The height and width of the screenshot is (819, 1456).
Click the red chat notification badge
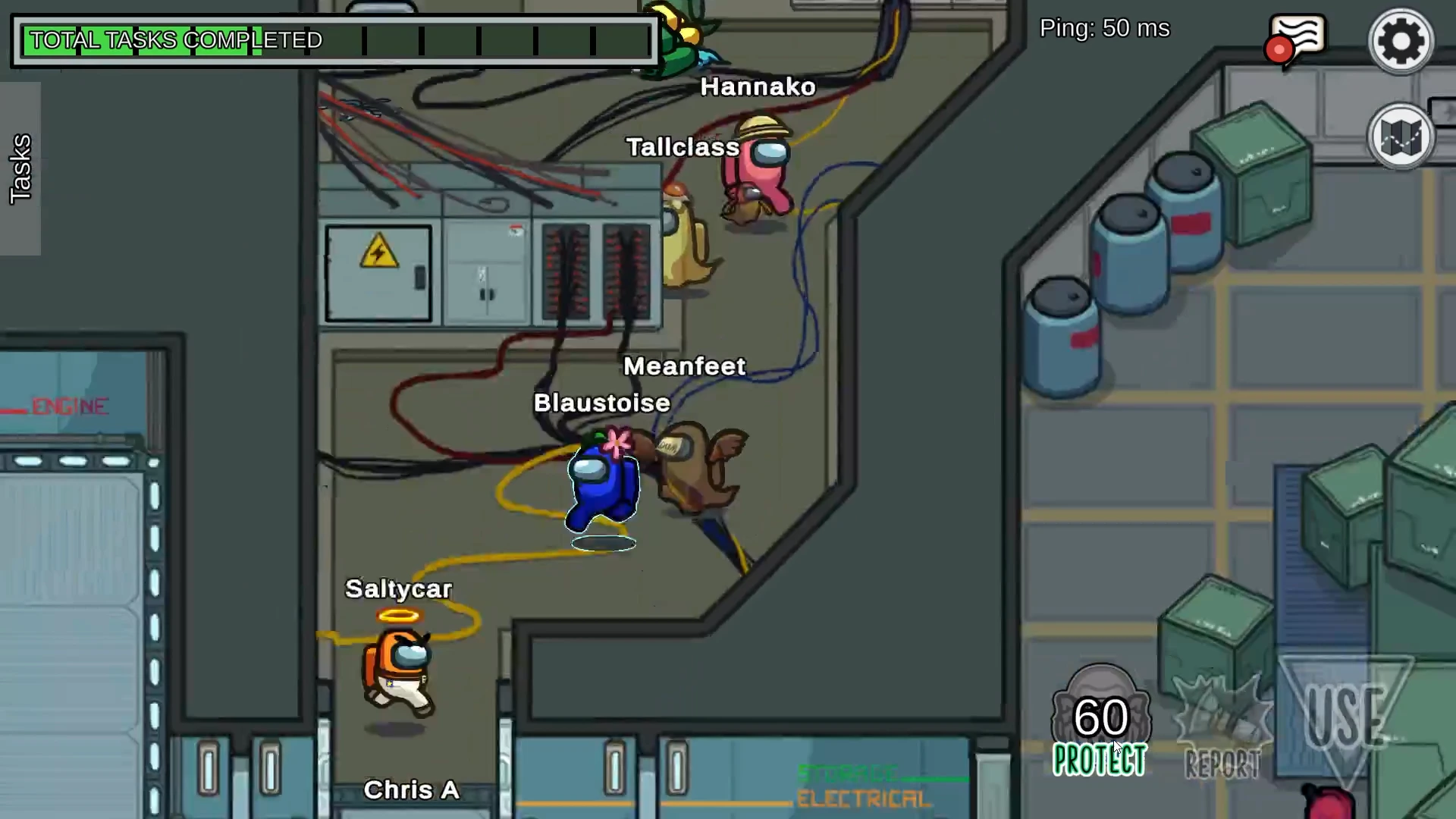pos(1279,50)
